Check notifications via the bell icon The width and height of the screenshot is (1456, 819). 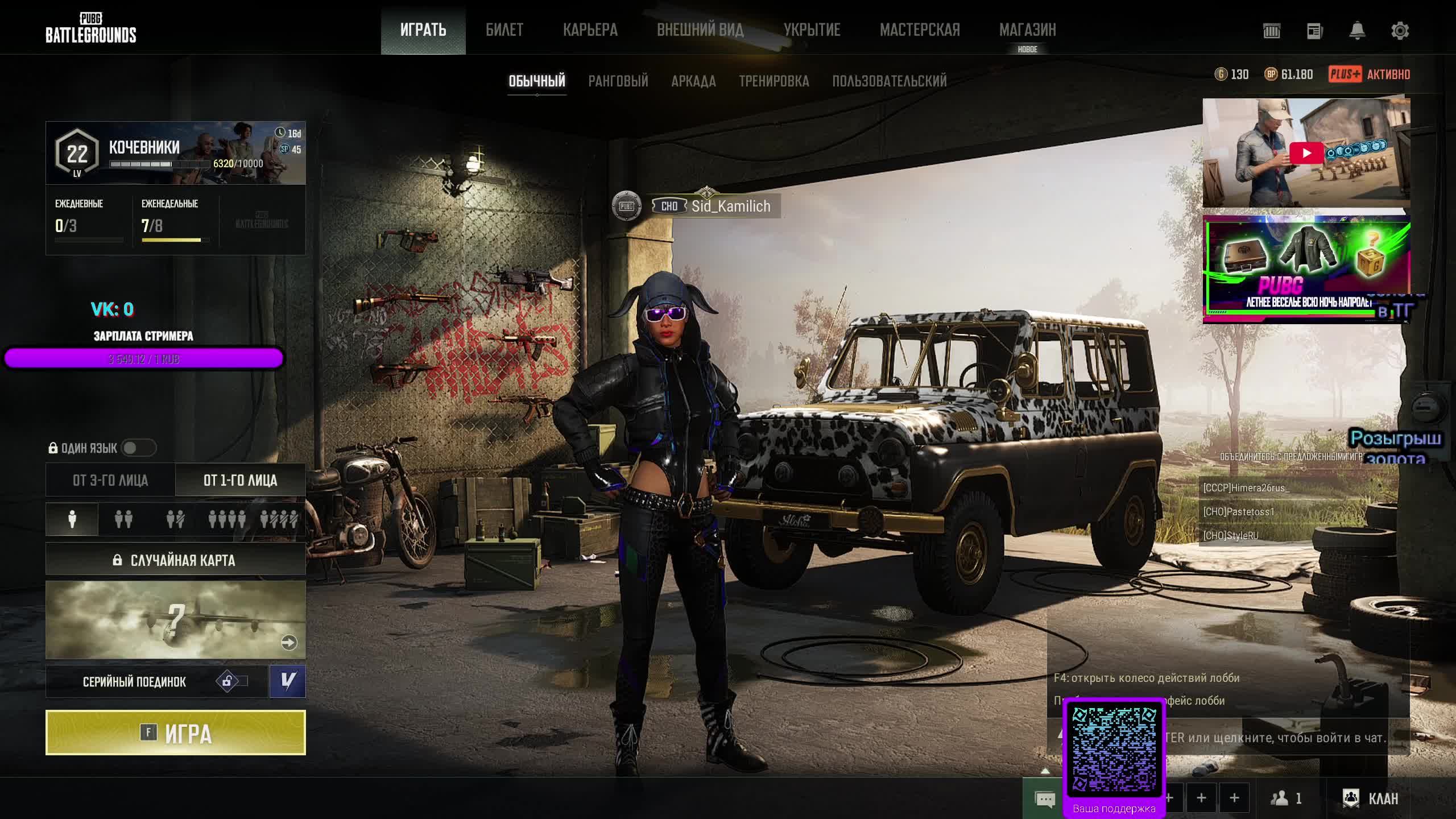(x=1357, y=31)
